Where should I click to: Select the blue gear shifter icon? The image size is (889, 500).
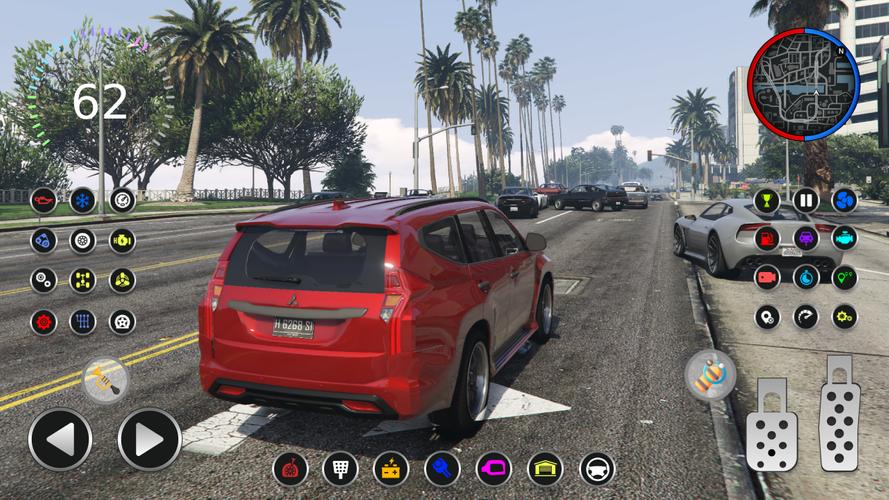click(x=82, y=321)
